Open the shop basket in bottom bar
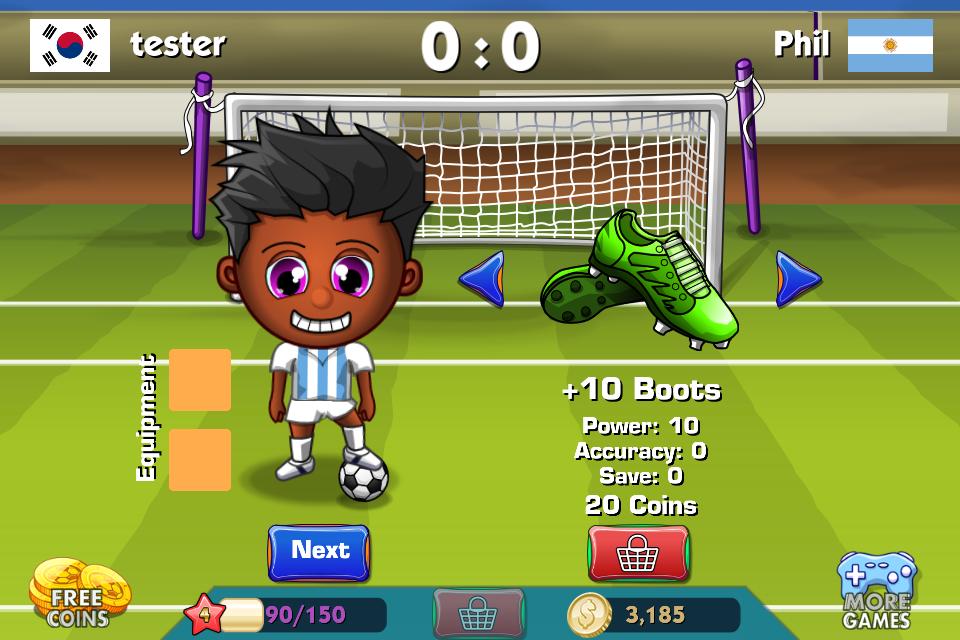Viewport: 960px width, 640px height. (x=478, y=612)
